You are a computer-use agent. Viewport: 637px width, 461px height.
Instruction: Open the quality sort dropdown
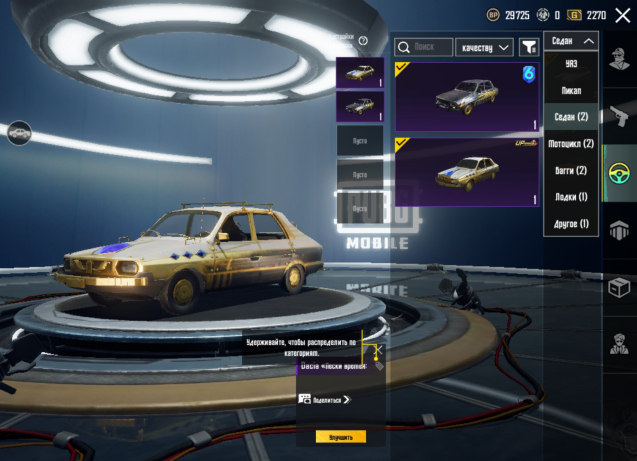point(484,47)
